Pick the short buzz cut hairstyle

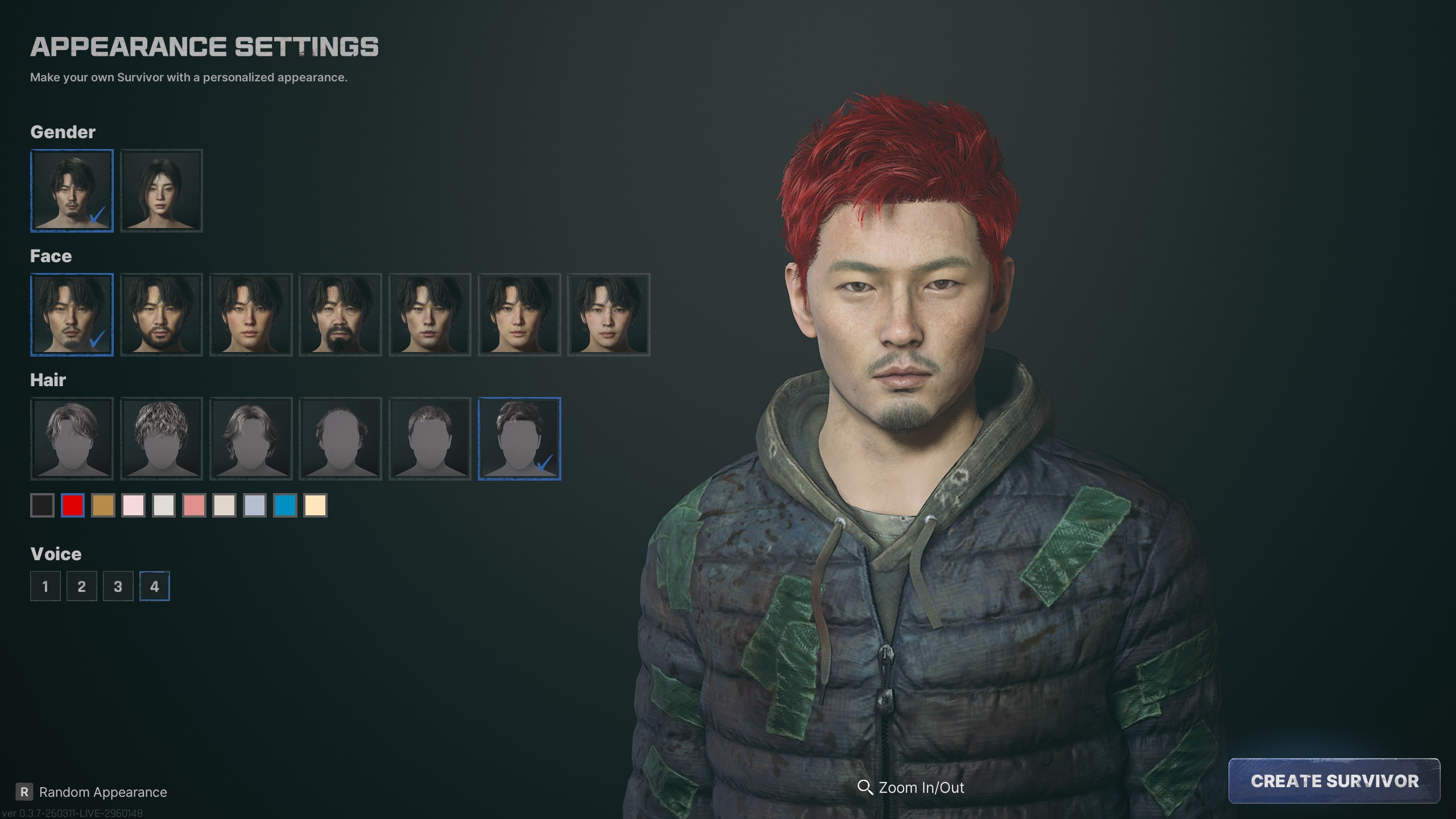429,439
